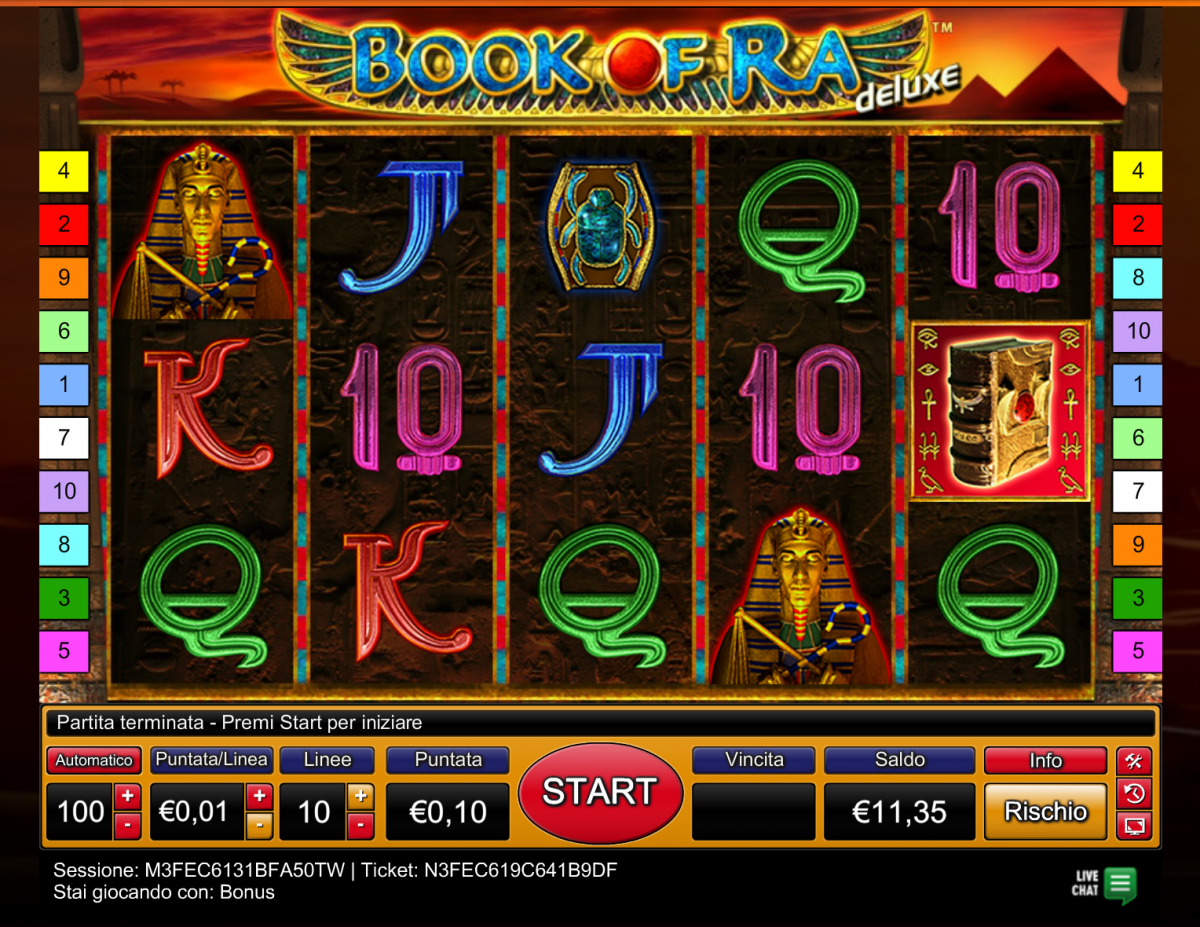This screenshot has width=1200, height=927.
Task: Enable Automatico autoplay mode
Action: coord(93,761)
